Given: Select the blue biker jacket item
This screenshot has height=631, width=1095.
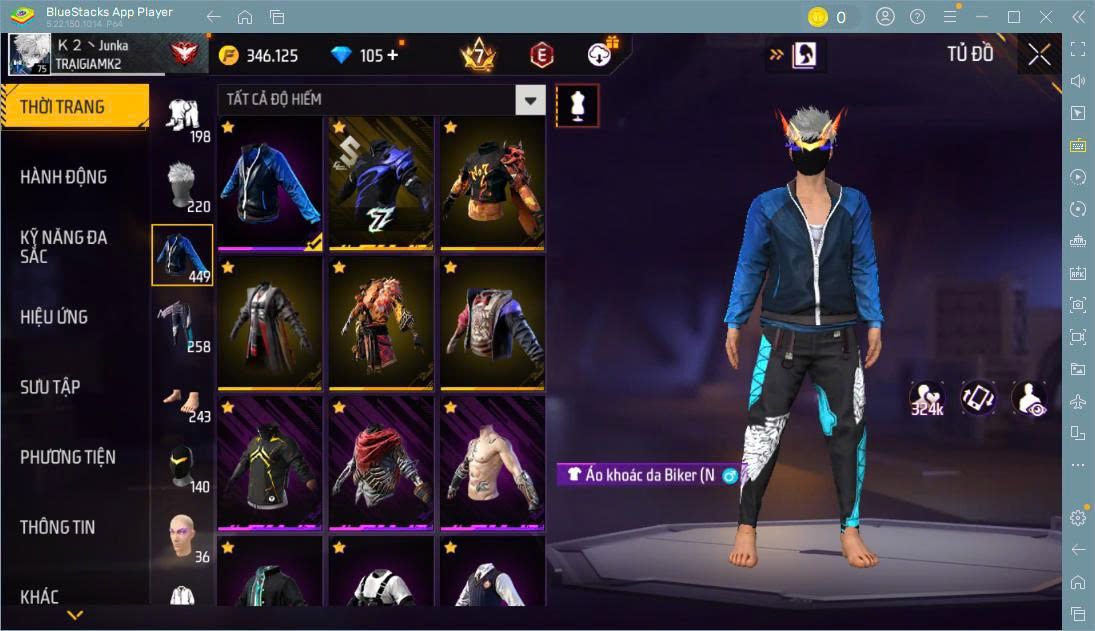Looking at the screenshot, I should pyautogui.click(x=269, y=184).
